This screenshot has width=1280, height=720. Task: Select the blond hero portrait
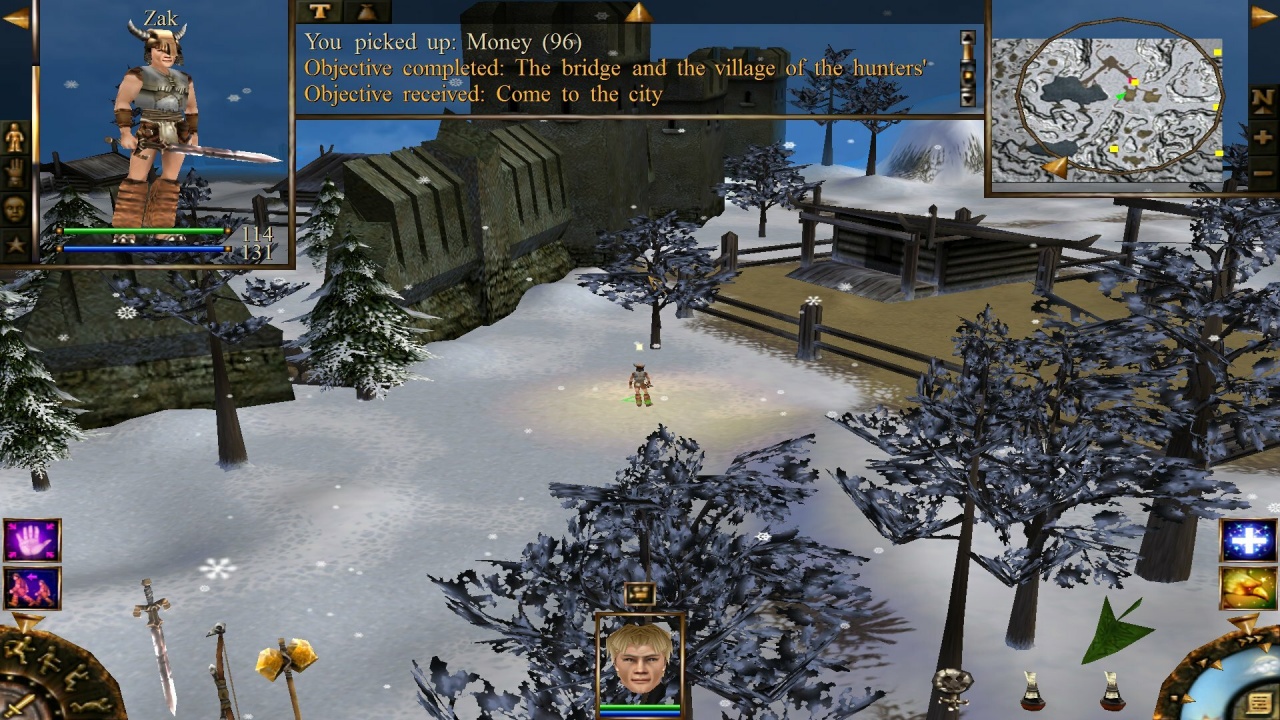[640, 662]
